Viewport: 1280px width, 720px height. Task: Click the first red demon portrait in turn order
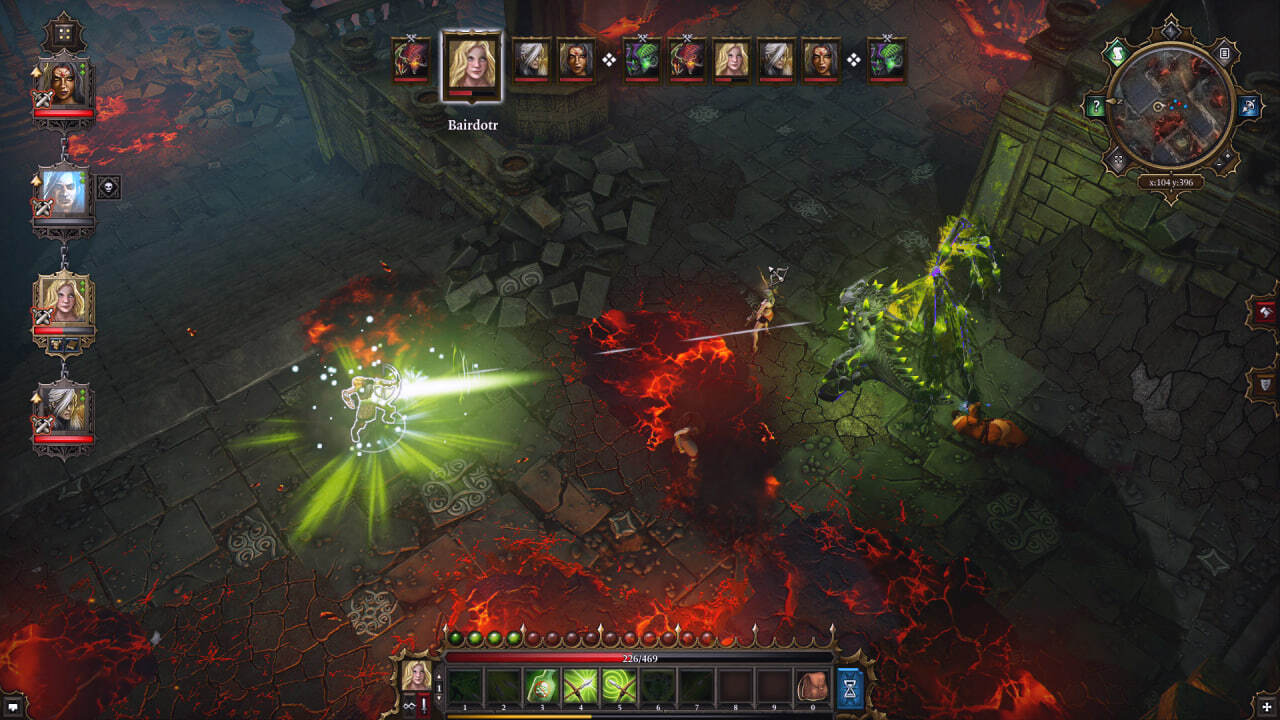coord(410,59)
